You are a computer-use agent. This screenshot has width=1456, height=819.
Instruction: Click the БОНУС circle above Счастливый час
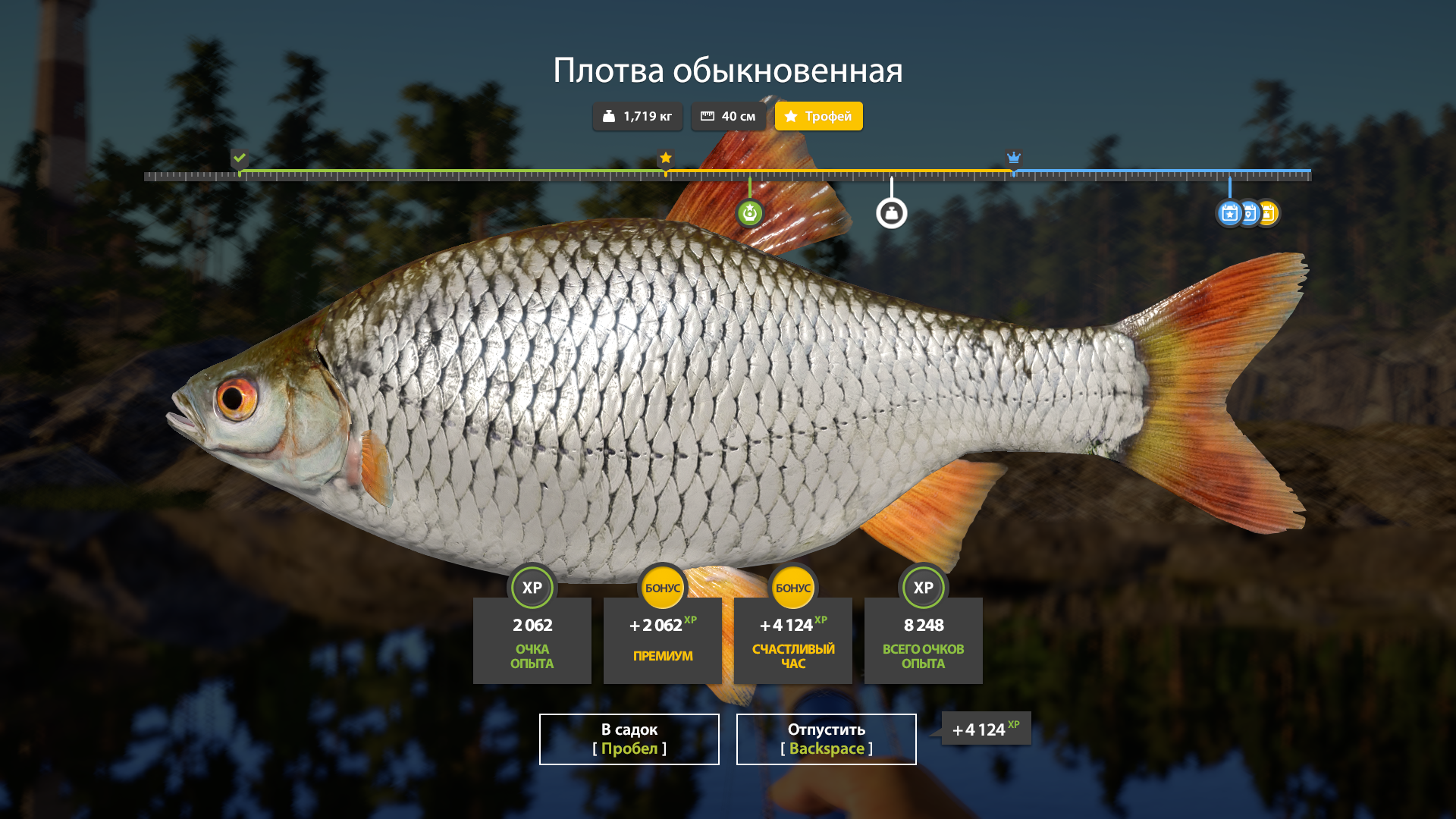[792, 587]
